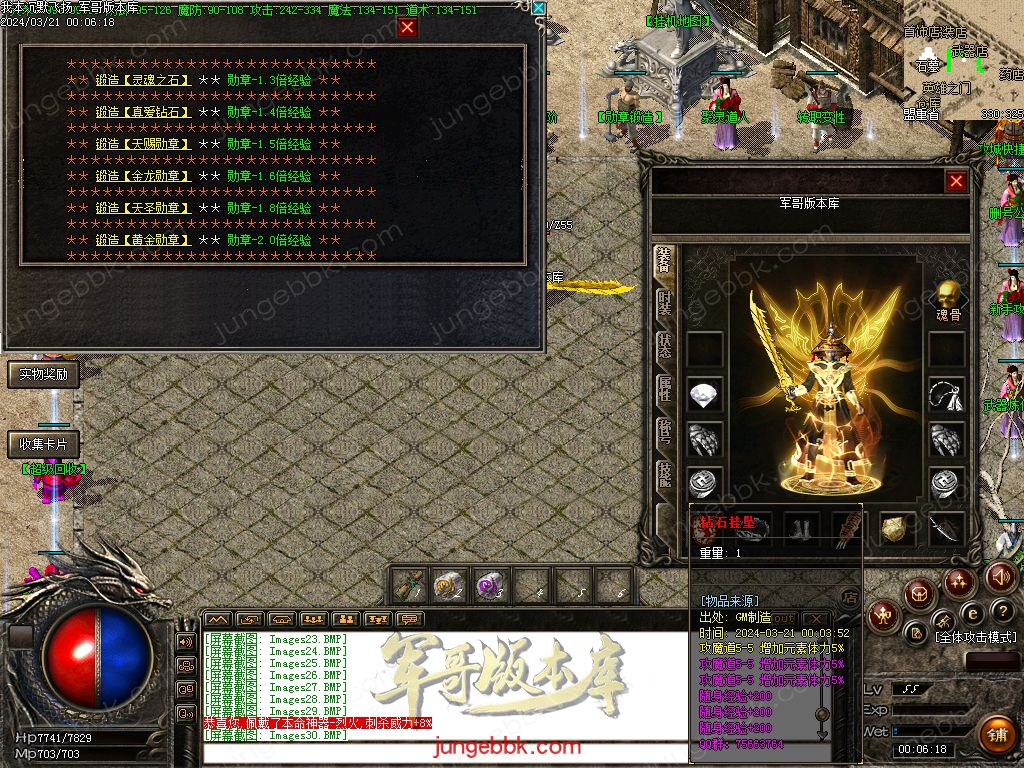Select the 锻造【真爱钻石】 forging option
Image resolution: width=1024 pixels, height=768 pixels.
pyautogui.click(x=143, y=113)
